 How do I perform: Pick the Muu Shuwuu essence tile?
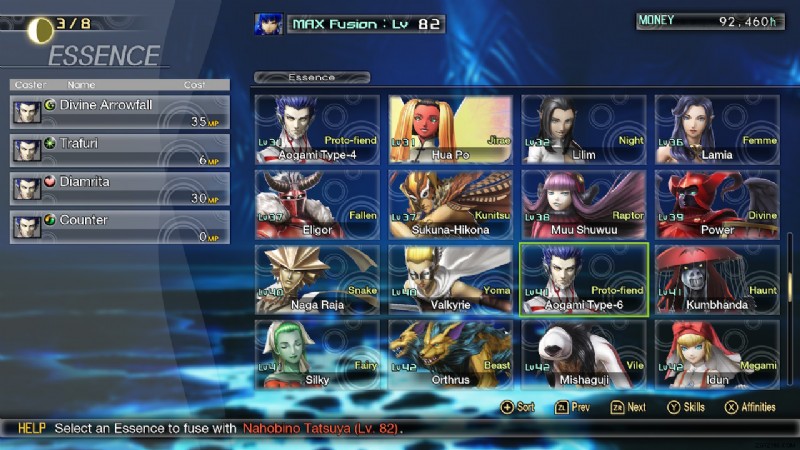point(584,204)
